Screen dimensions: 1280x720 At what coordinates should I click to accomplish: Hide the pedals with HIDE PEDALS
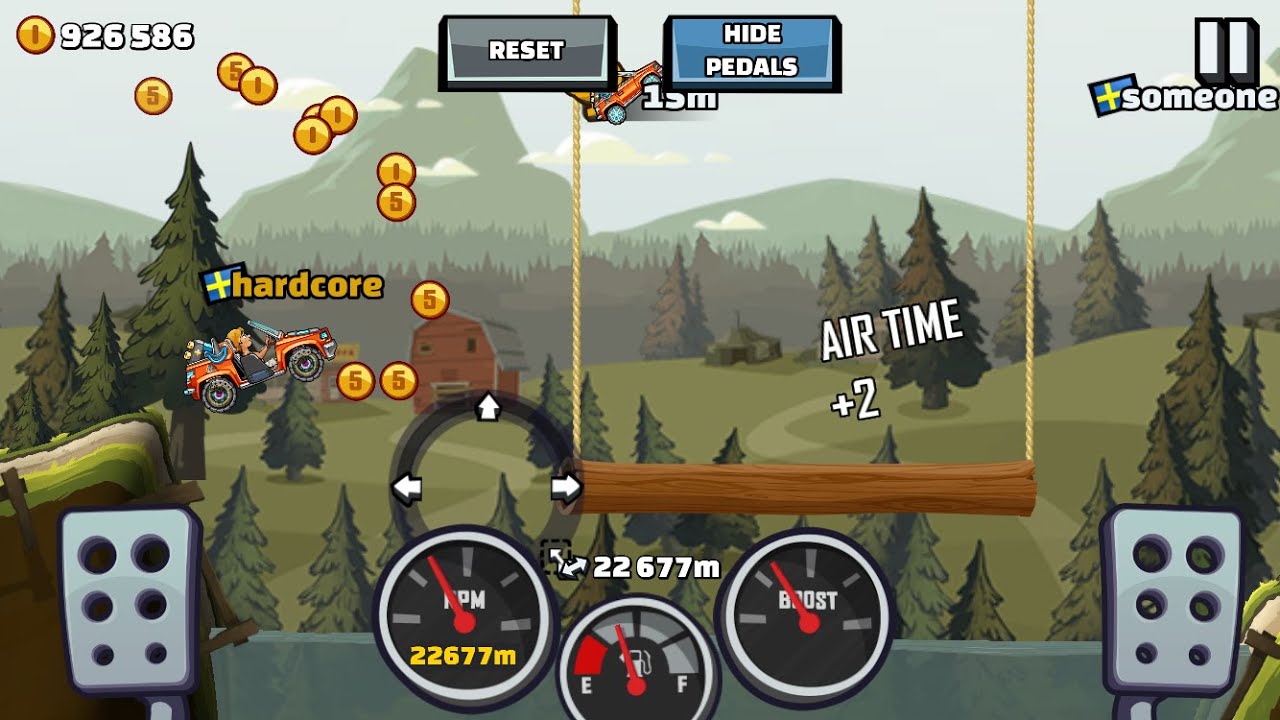pos(751,51)
